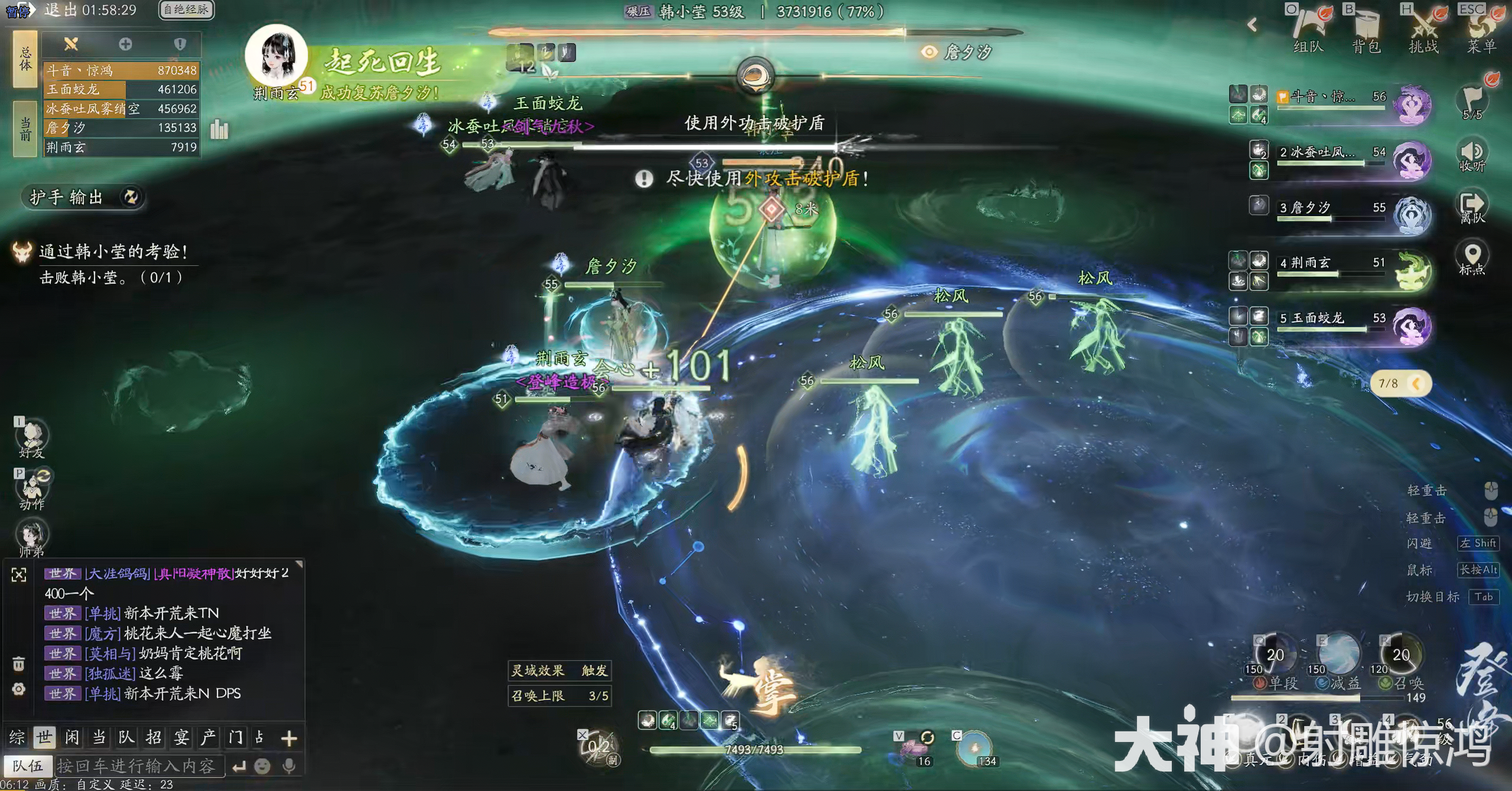Open the 菜单 main menu
1512x791 pixels.
pyautogui.click(x=1481, y=30)
